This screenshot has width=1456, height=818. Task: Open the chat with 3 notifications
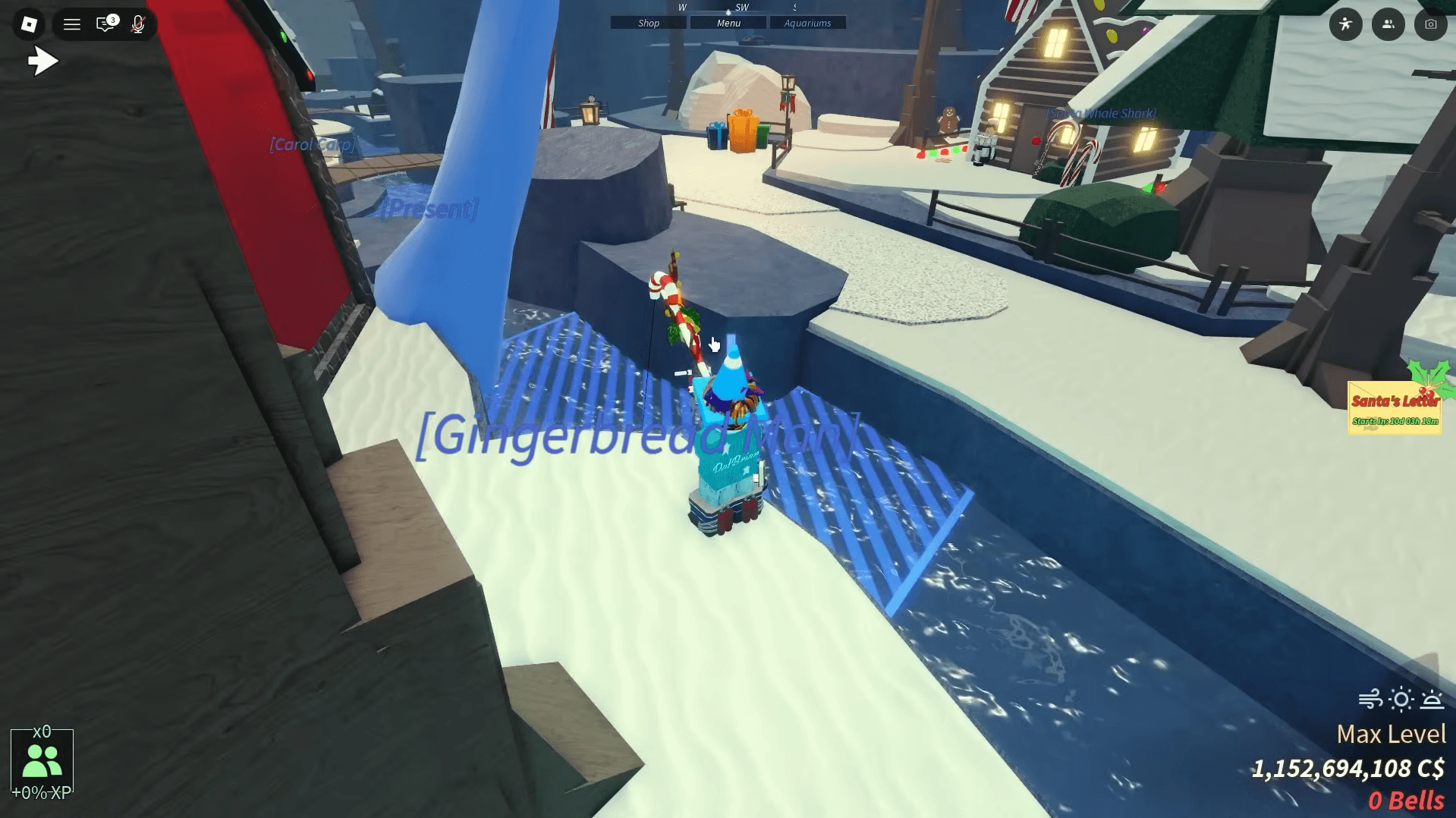click(x=106, y=24)
